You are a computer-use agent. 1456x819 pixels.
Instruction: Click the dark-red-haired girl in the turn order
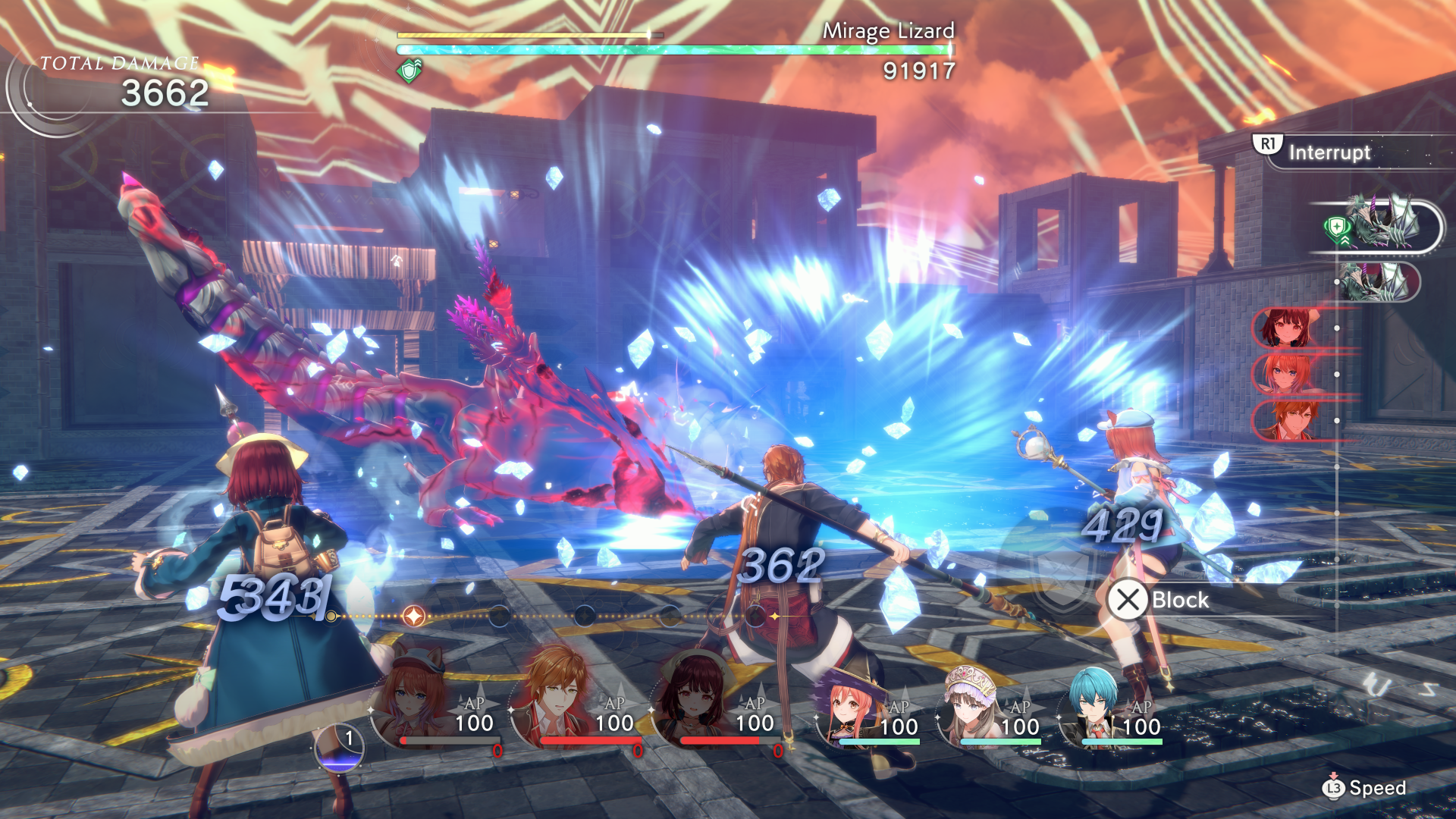(x=1285, y=328)
